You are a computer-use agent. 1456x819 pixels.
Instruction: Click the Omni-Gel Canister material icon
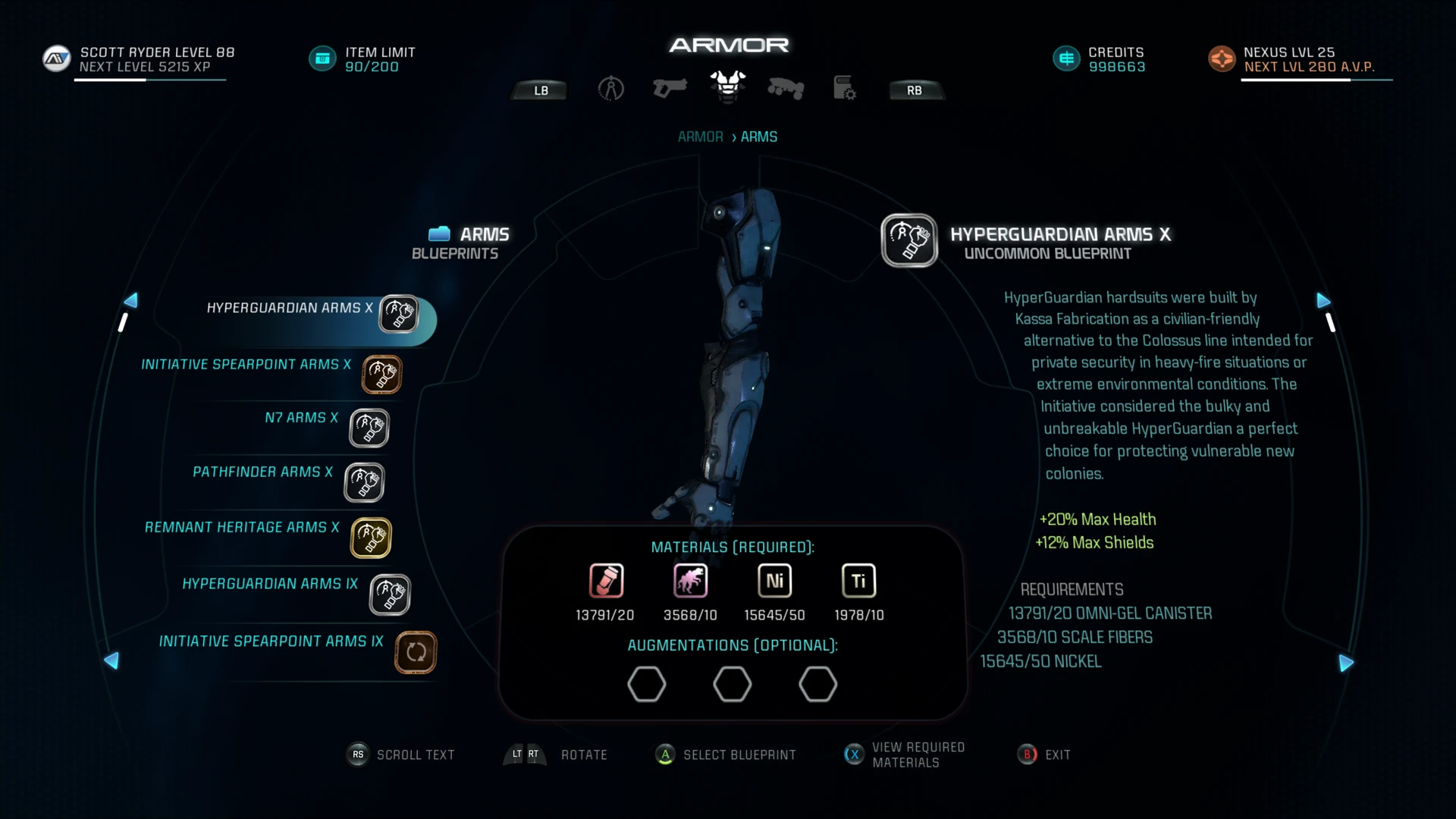(x=605, y=581)
